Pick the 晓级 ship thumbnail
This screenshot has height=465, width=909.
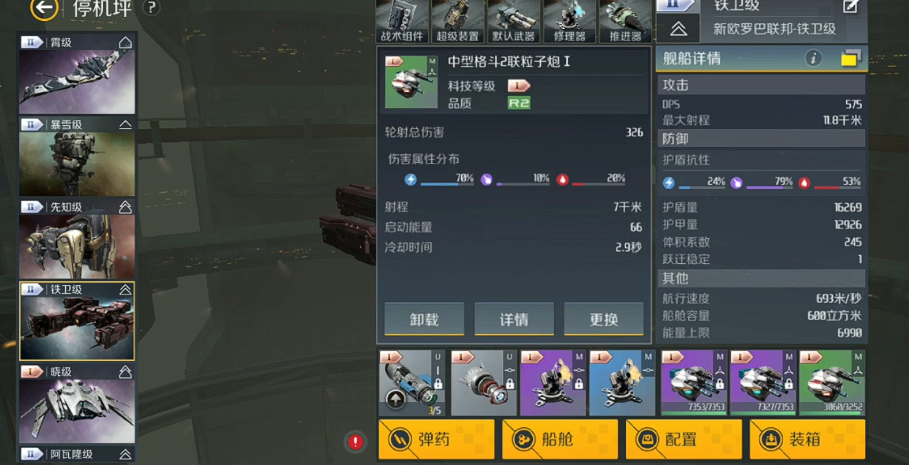pos(77,404)
